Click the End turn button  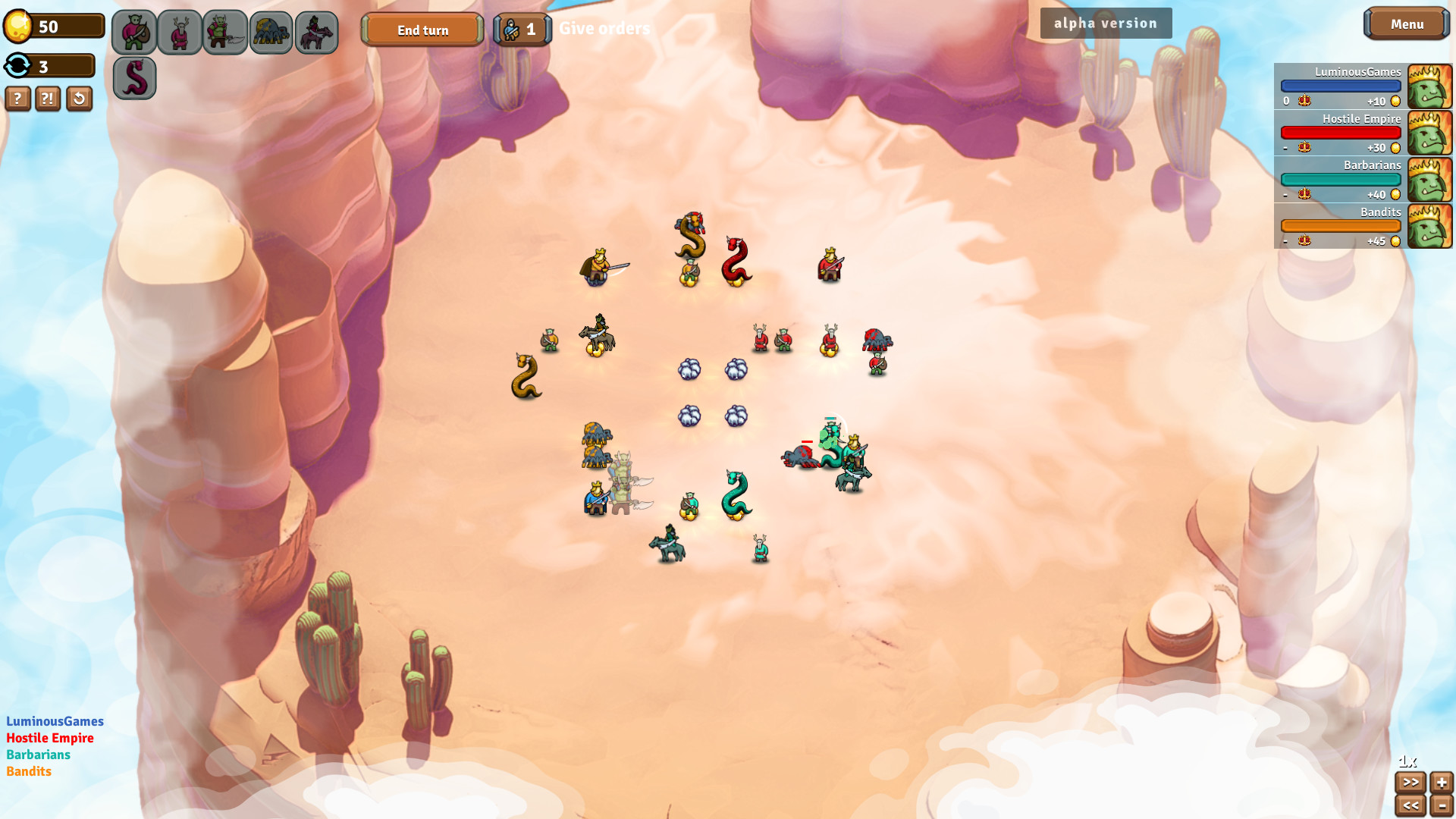pos(422,30)
